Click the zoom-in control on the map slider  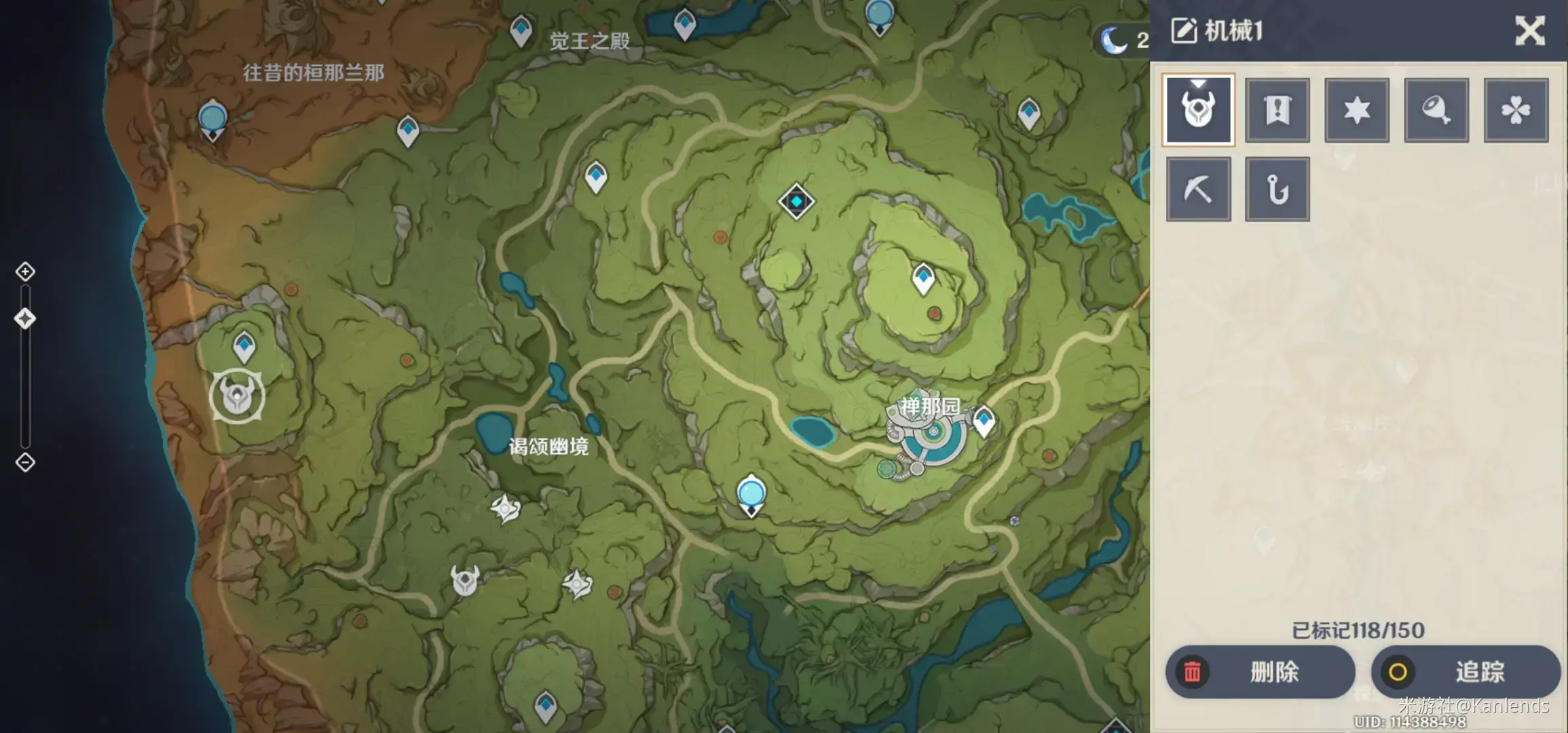point(25,271)
